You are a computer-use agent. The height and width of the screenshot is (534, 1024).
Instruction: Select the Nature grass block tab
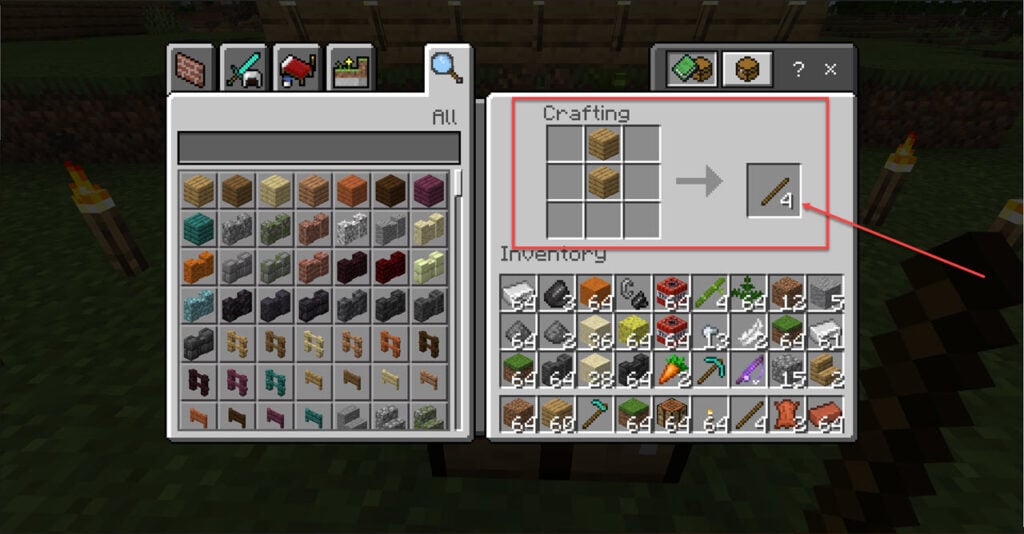tap(350, 68)
